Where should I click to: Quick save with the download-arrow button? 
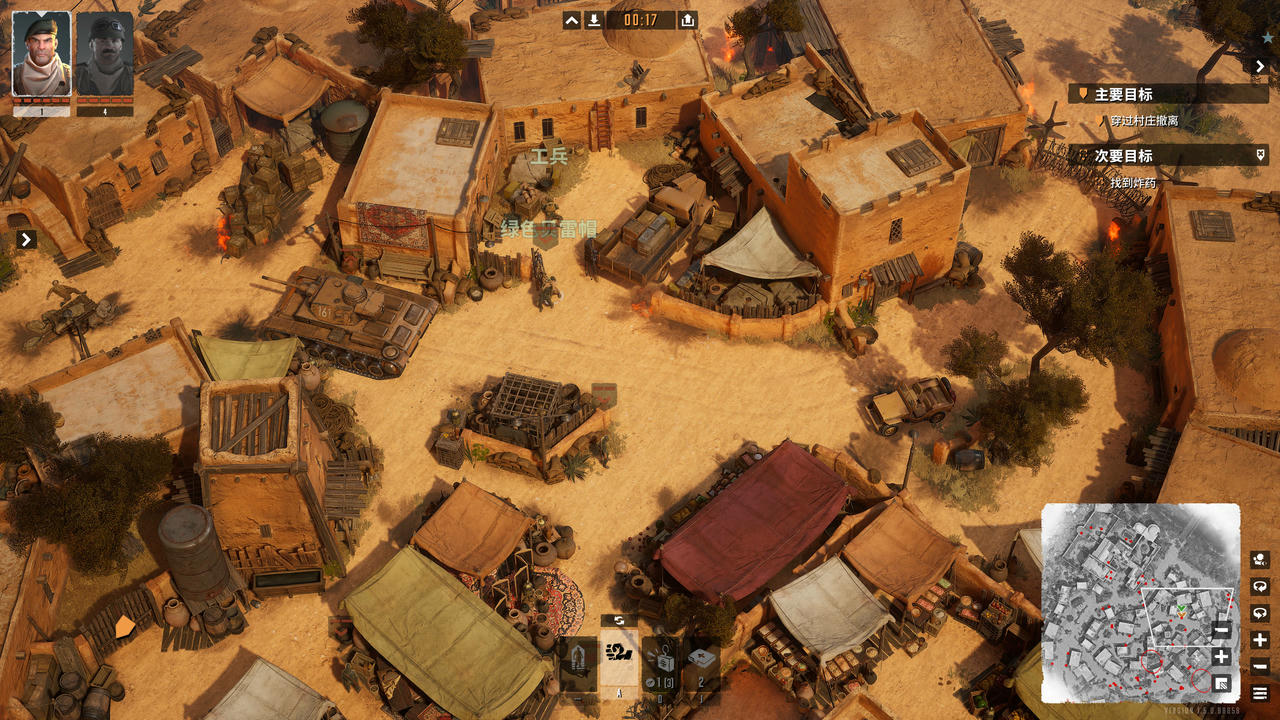point(594,20)
